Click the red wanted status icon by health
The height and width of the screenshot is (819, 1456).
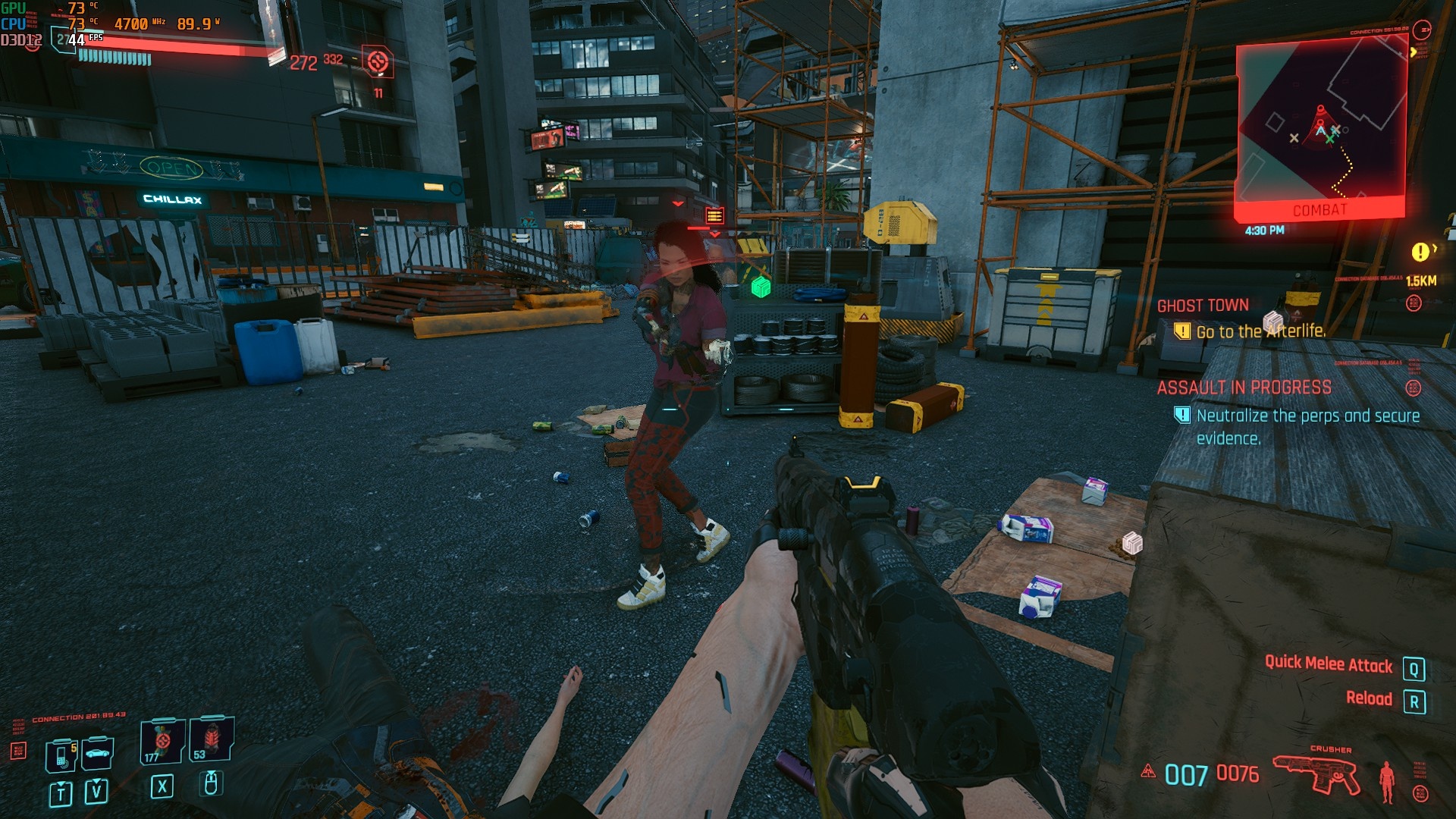(378, 61)
